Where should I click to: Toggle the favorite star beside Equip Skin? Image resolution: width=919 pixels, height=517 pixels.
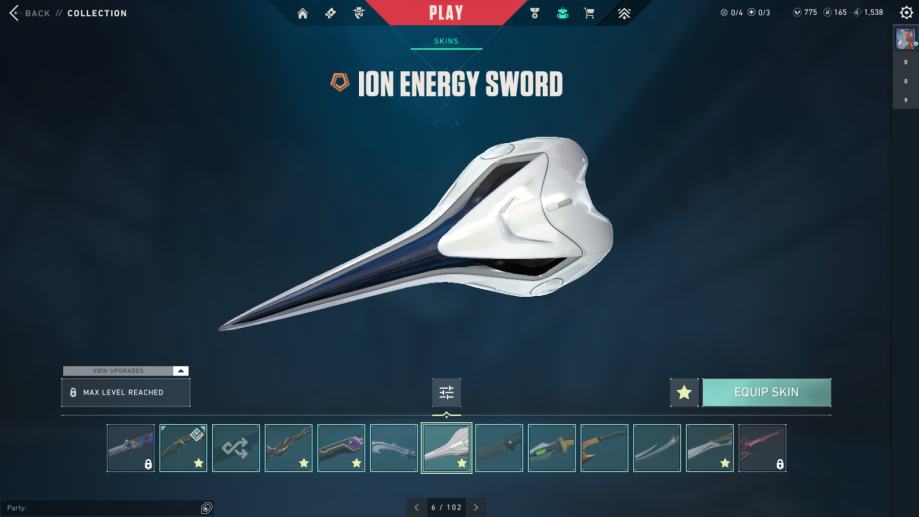point(684,392)
